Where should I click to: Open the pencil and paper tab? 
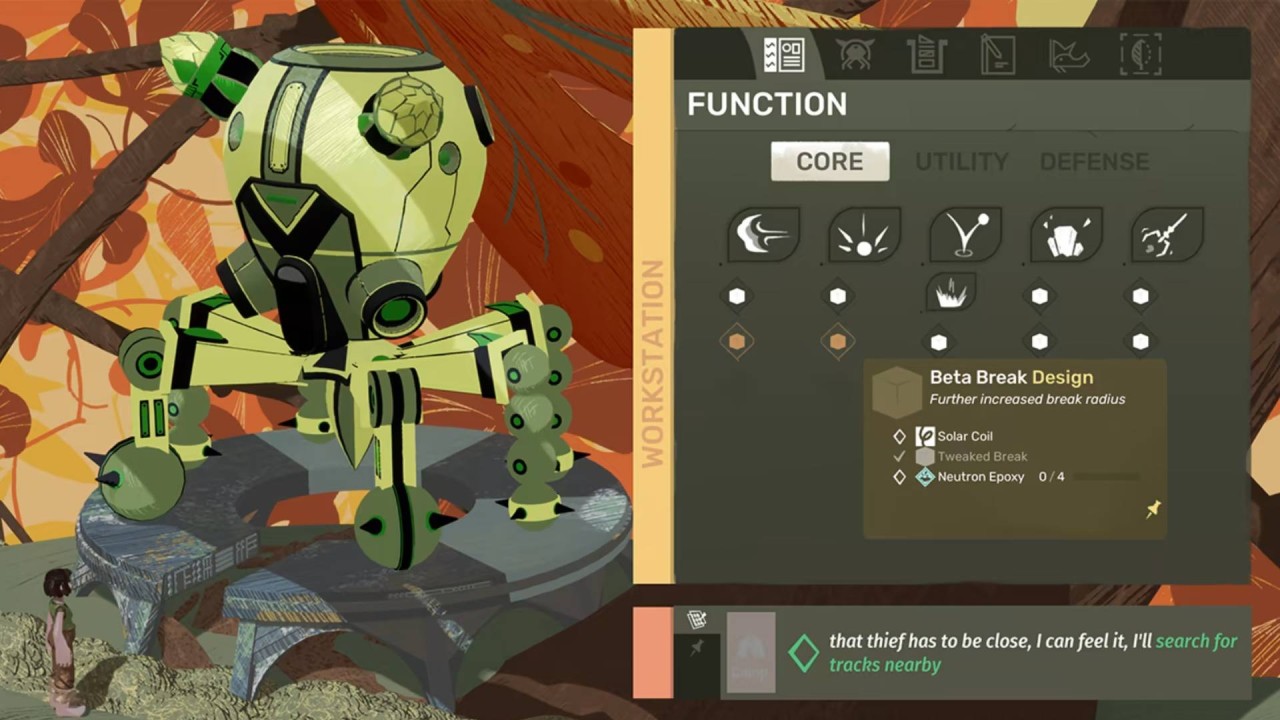997,55
